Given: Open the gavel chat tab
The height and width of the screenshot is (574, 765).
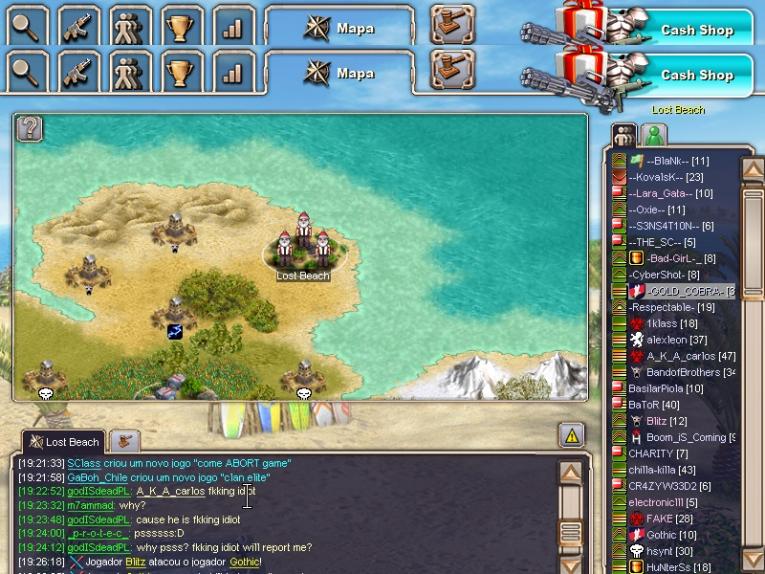Looking at the screenshot, I should [x=124, y=441].
